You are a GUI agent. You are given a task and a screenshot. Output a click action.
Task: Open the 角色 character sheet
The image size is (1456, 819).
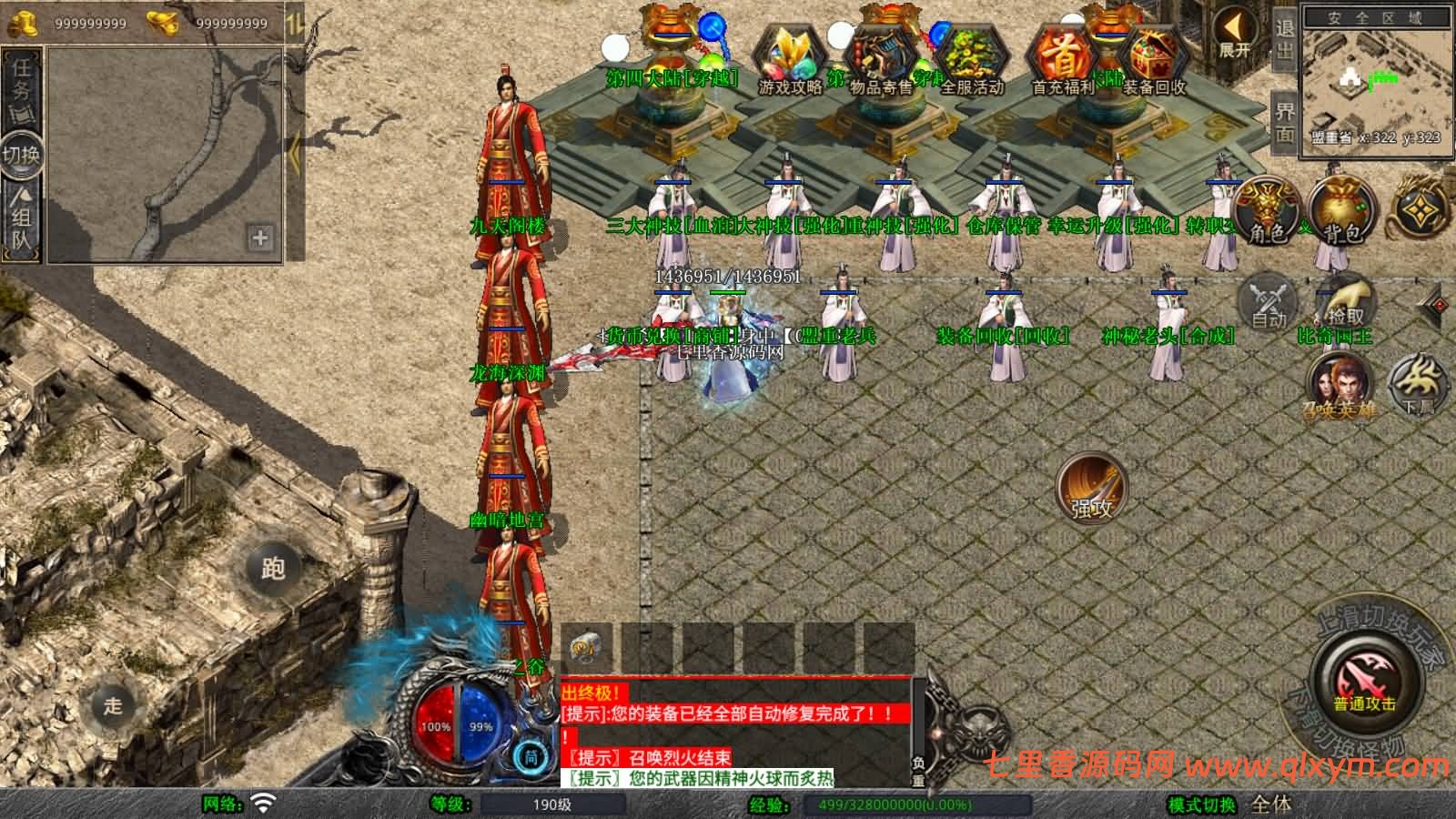click(1268, 211)
